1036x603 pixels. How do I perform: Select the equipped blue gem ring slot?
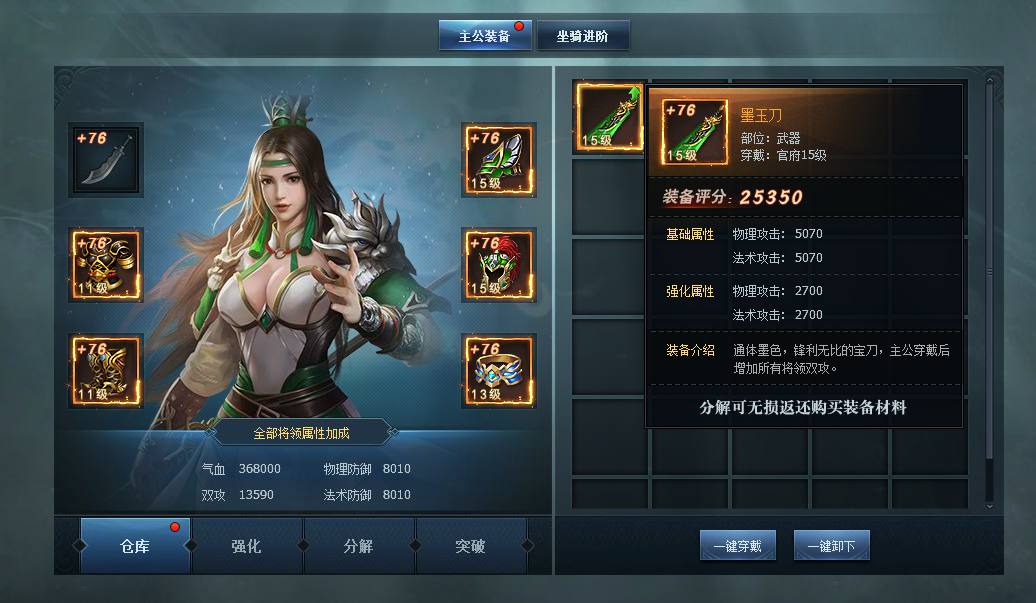coord(499,371)
